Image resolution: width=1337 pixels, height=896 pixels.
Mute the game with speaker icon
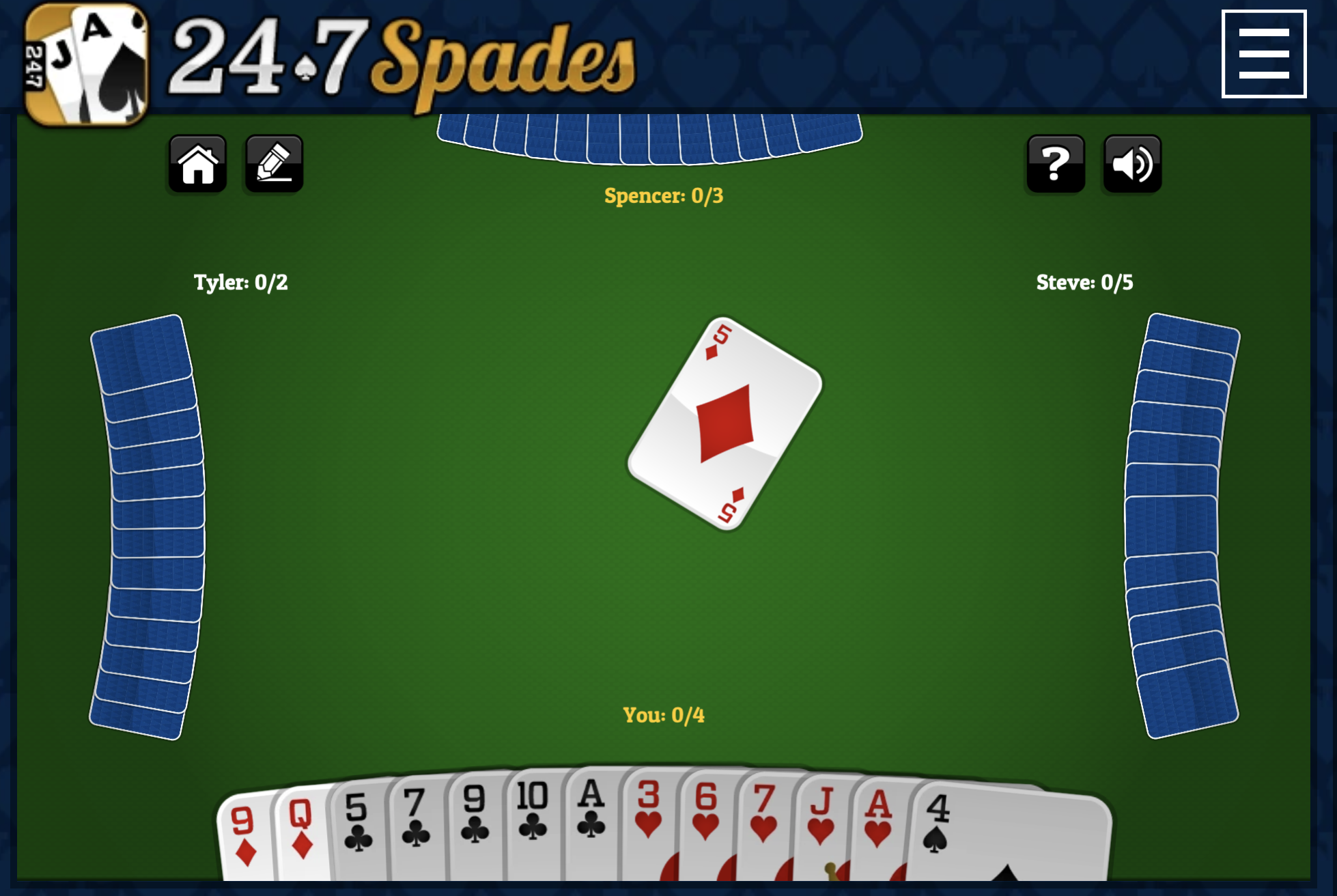tap(1132, 163)
